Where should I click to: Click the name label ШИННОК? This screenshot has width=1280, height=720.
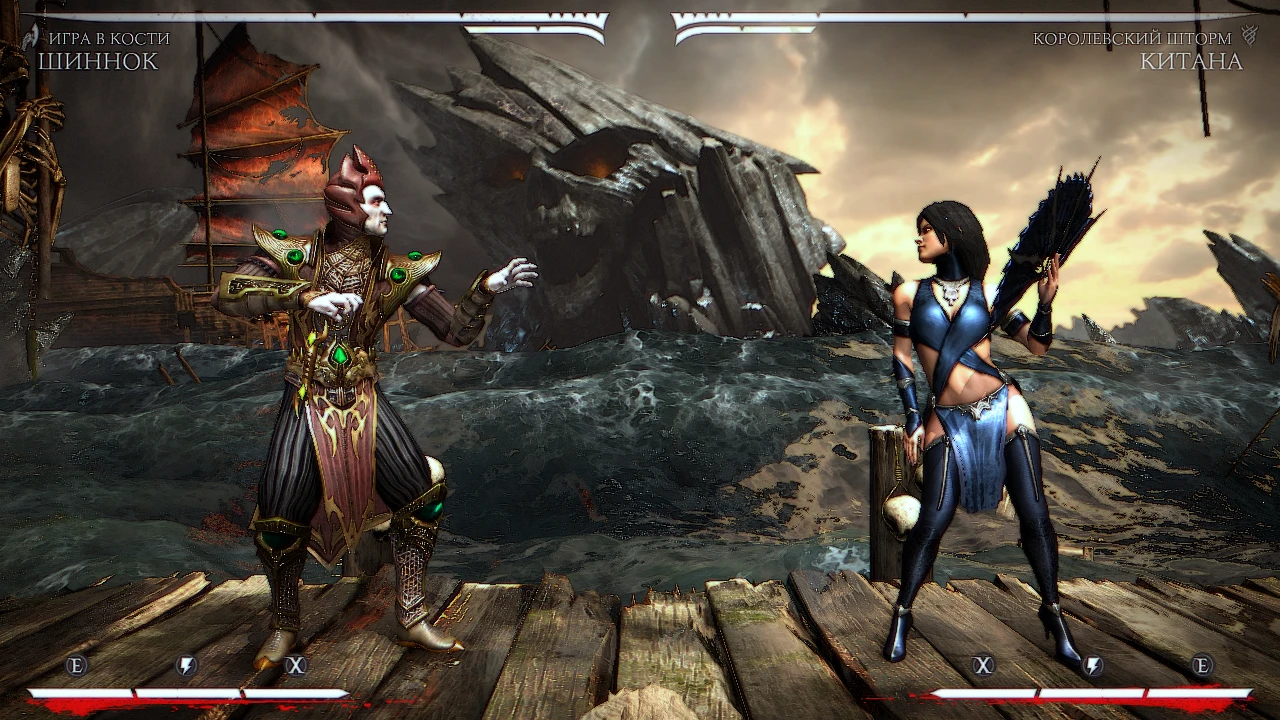click(100, 60)
